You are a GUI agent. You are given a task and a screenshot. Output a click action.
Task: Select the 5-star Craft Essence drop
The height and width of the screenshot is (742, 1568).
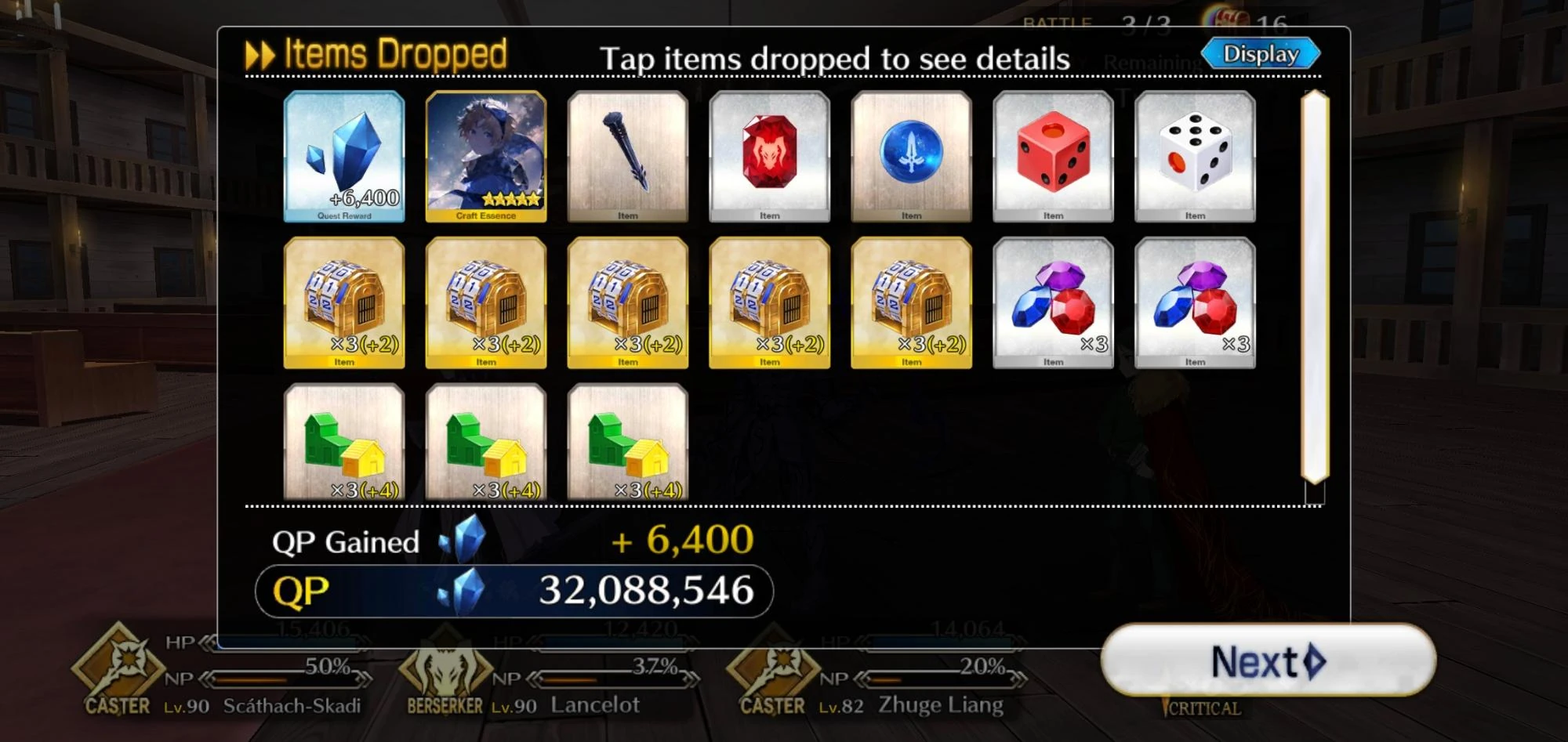[x=486, y=155]
